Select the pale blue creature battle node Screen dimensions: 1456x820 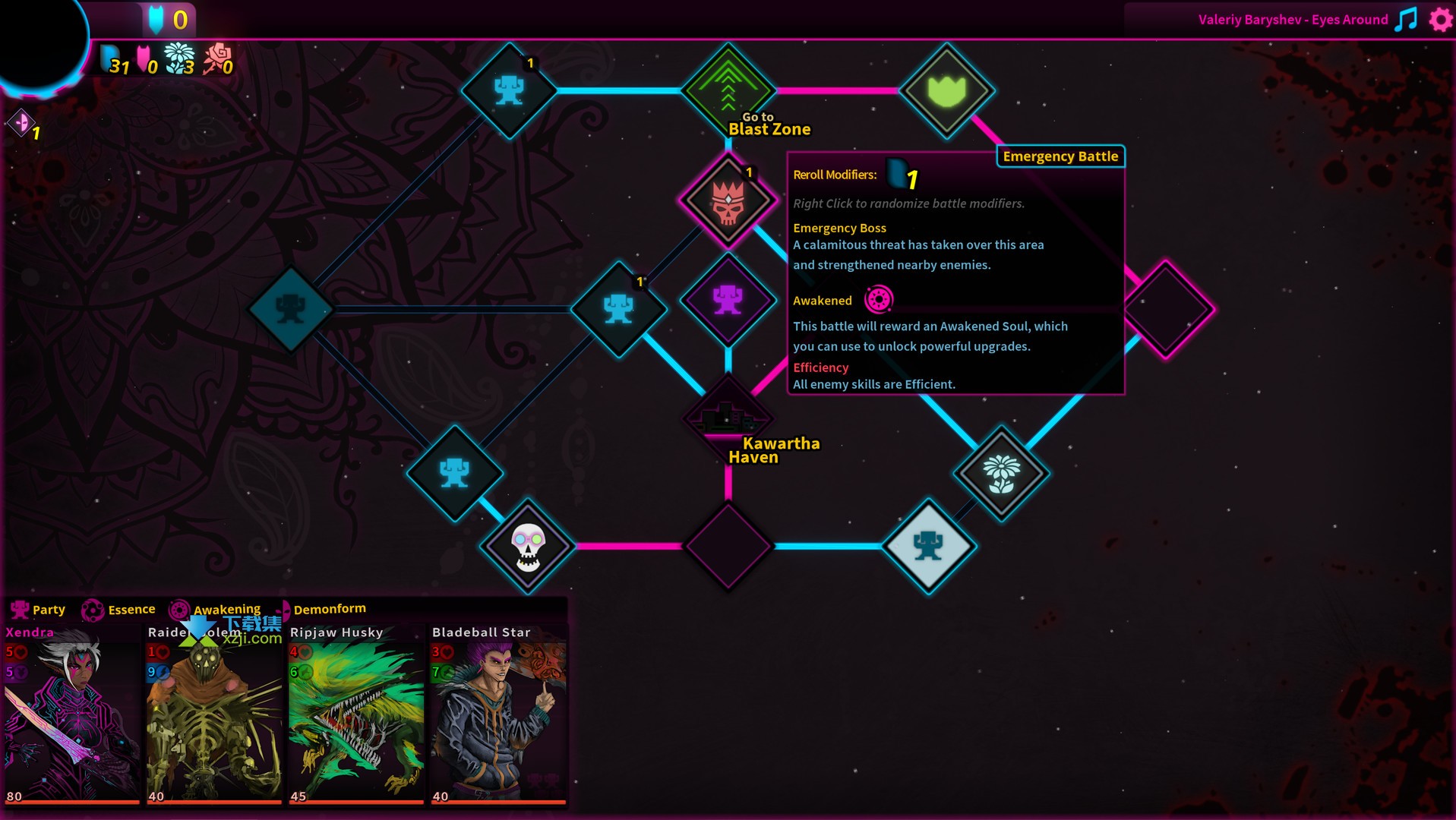pyautogui.click(x=928, y=546)
